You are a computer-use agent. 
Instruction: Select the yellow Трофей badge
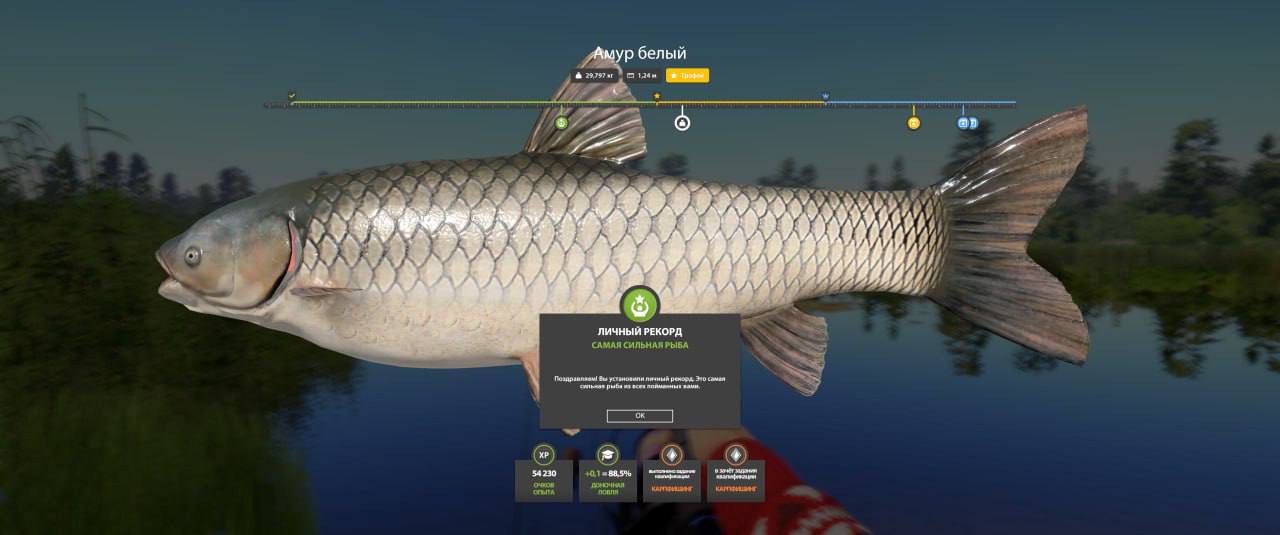pos(687,75)
